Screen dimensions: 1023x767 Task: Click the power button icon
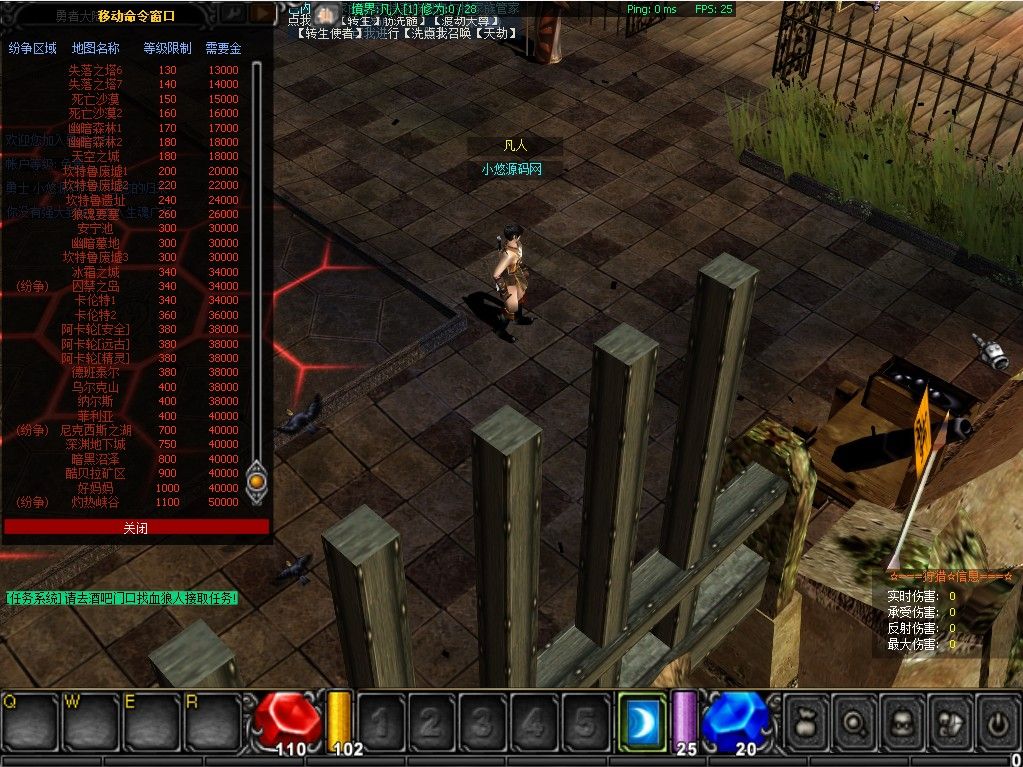(997, 718)
